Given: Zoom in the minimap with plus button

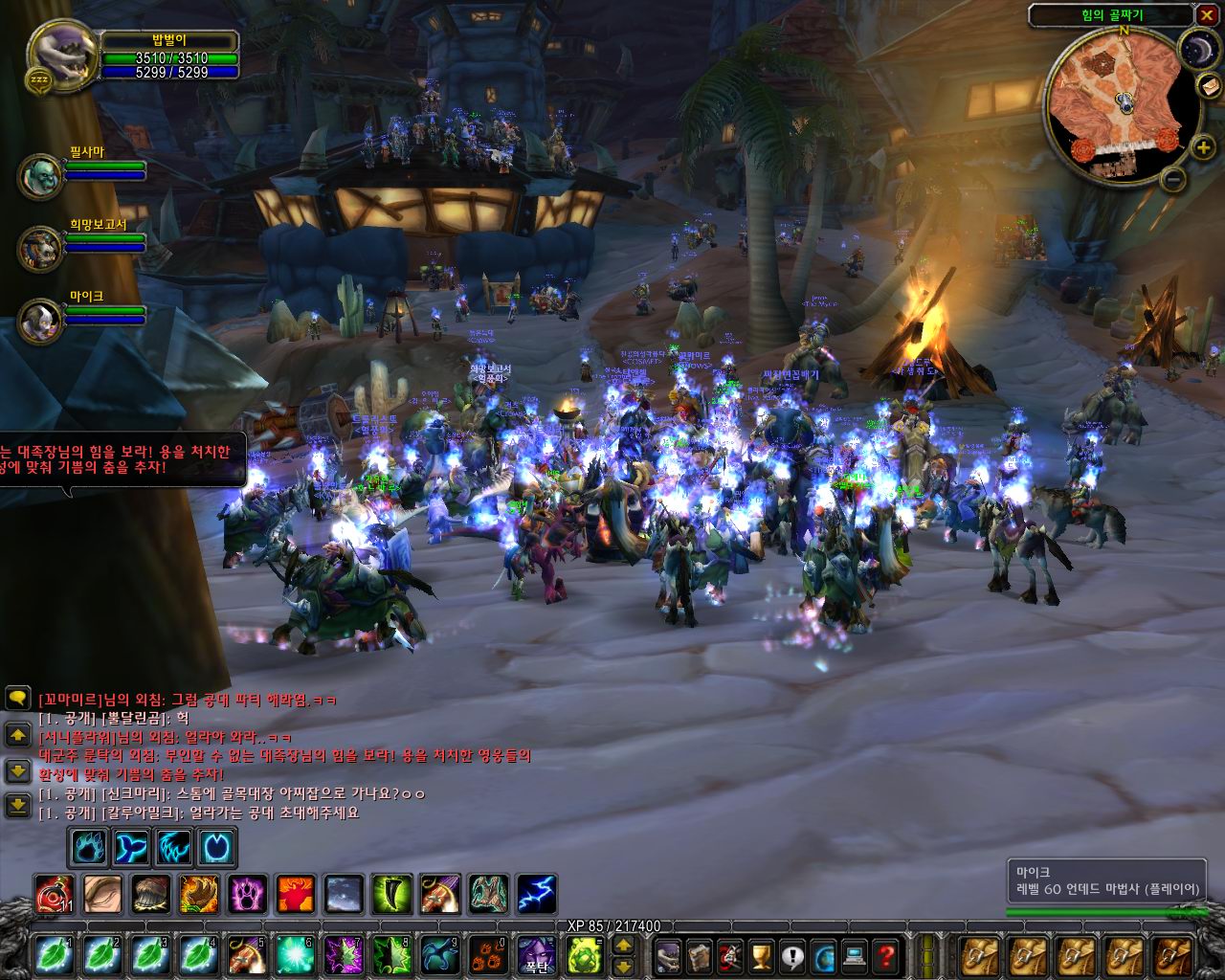Looking at the screenshot, I should [1204, 147].
